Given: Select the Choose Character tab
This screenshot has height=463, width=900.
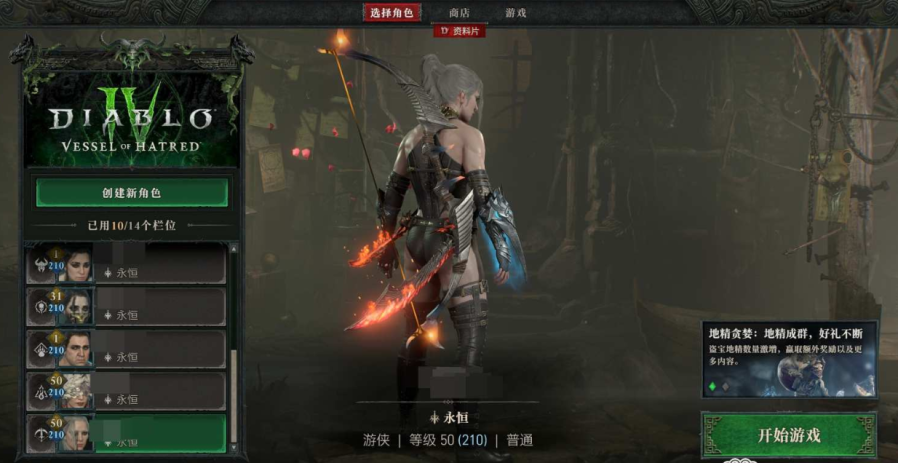Looking at the screenshot, I should pyautogui.click(x=393, y=13).
